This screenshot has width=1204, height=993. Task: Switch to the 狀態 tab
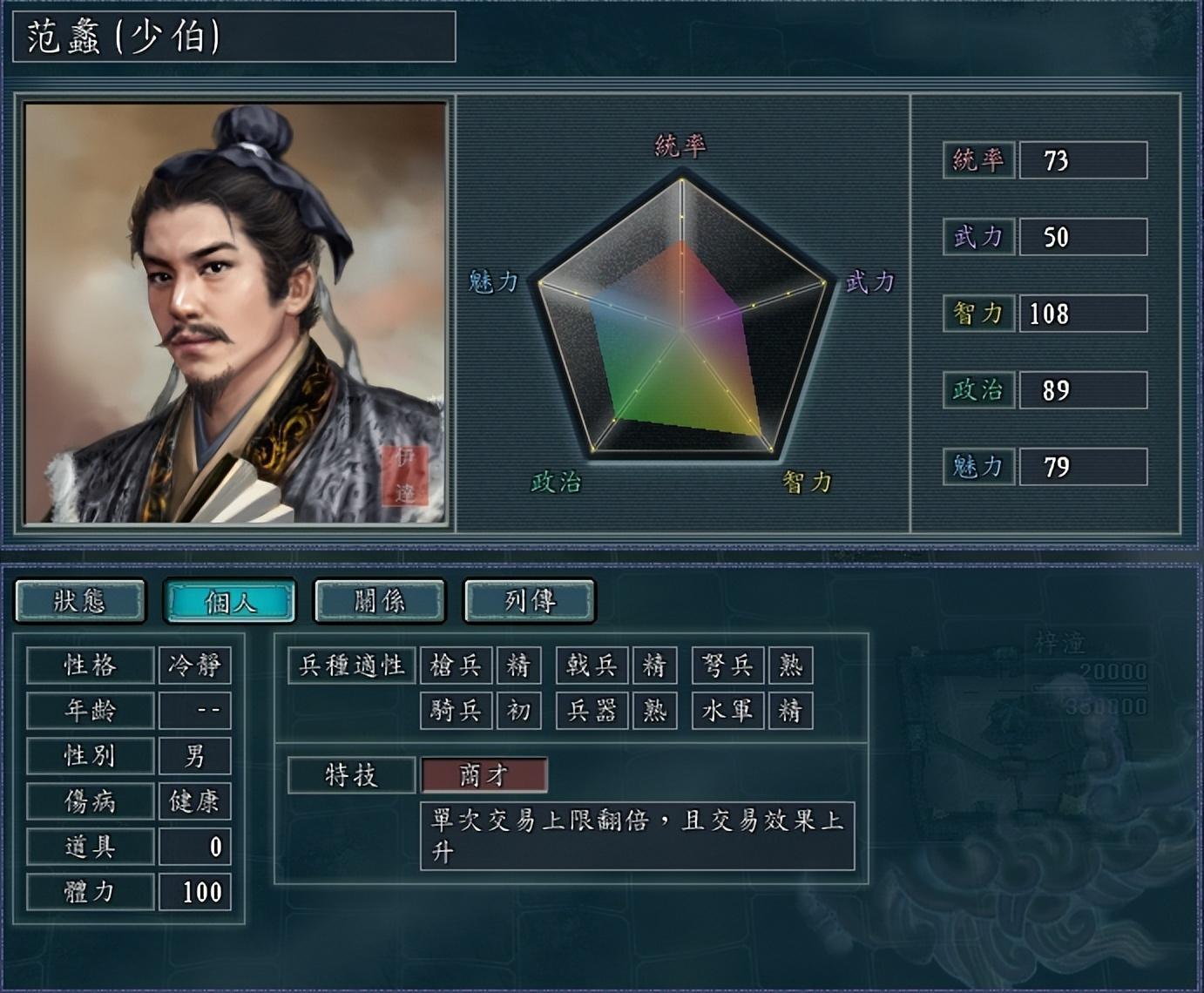point(80,601)
